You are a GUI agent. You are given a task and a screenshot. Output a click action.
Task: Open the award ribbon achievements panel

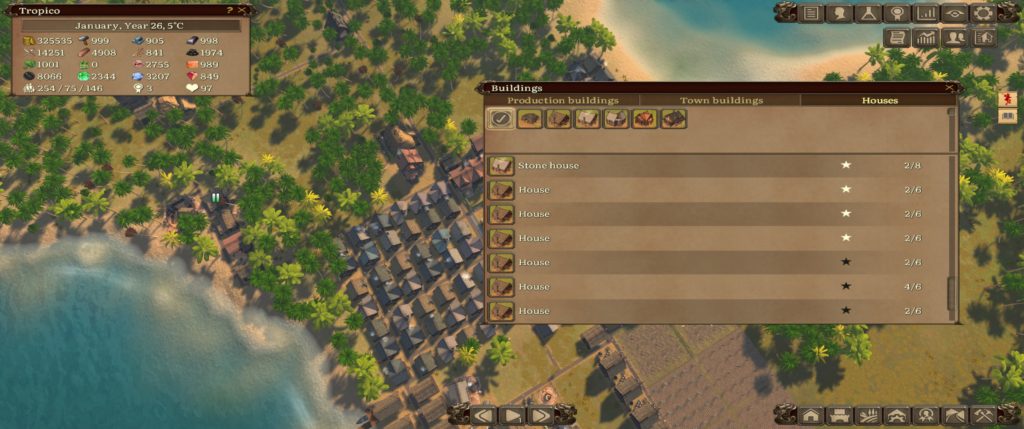[898, 13]
